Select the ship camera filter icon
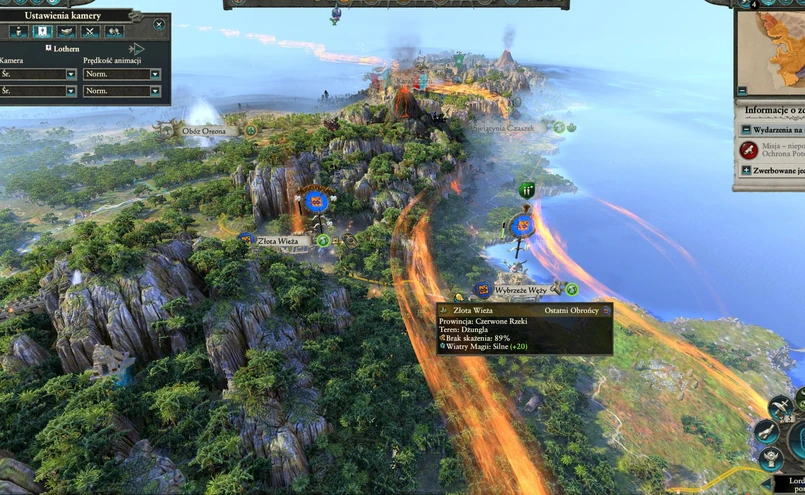 point(66,31)
